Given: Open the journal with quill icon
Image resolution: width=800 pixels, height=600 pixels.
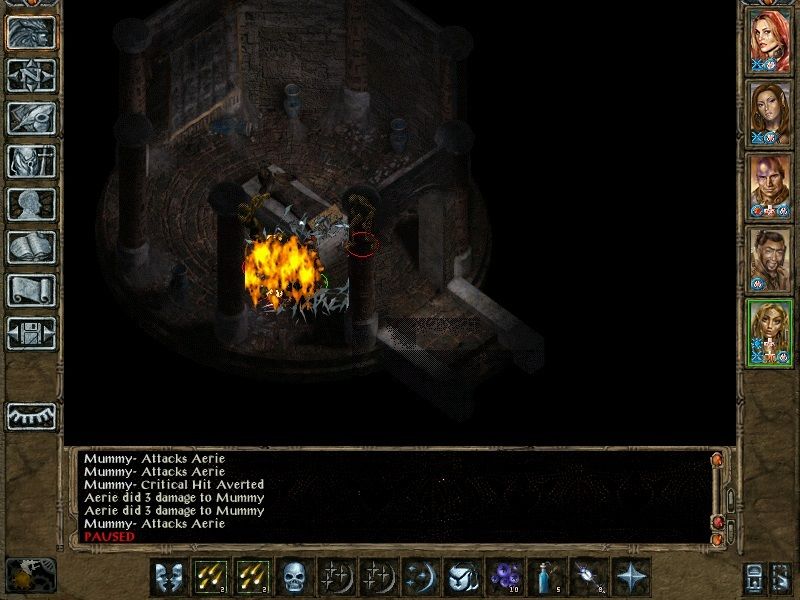Looking at the screenshot, I should tap(31, 118).
